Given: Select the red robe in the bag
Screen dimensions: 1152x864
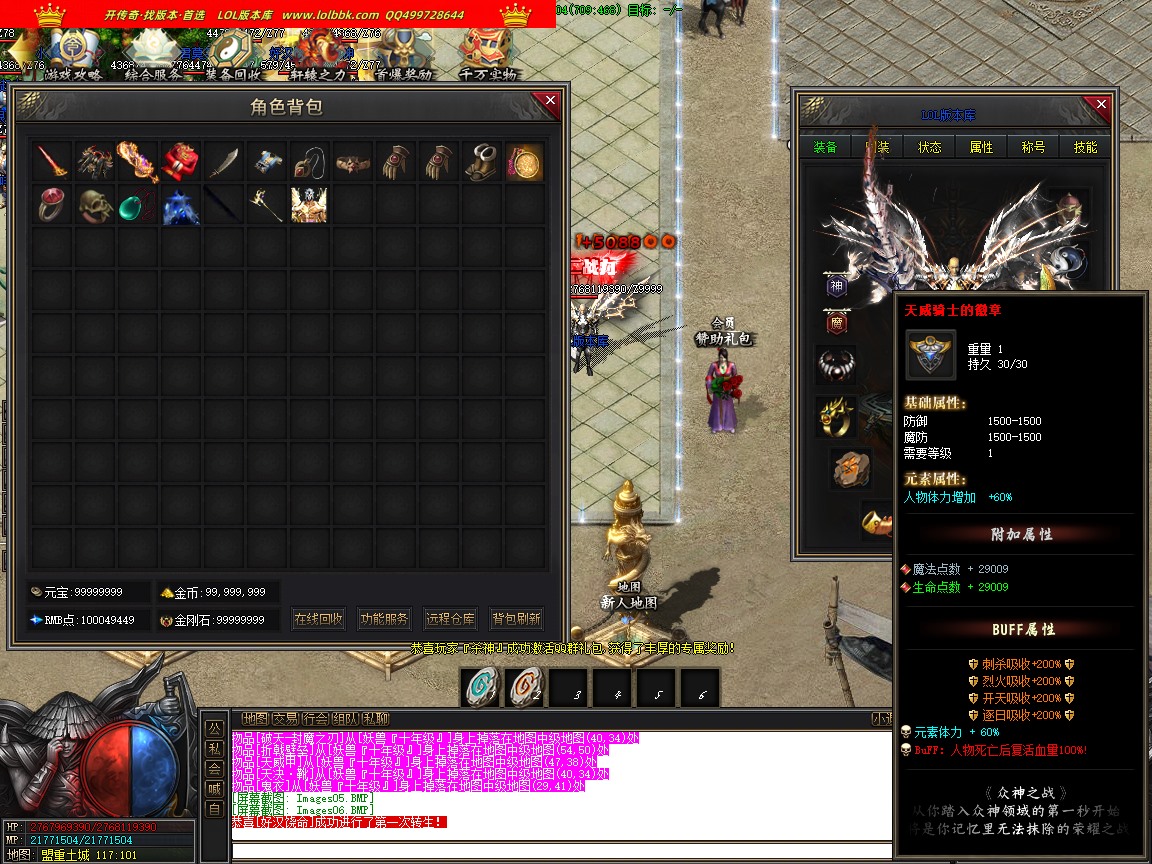Looking at the screenshot, I should click(x=181, y=161).
